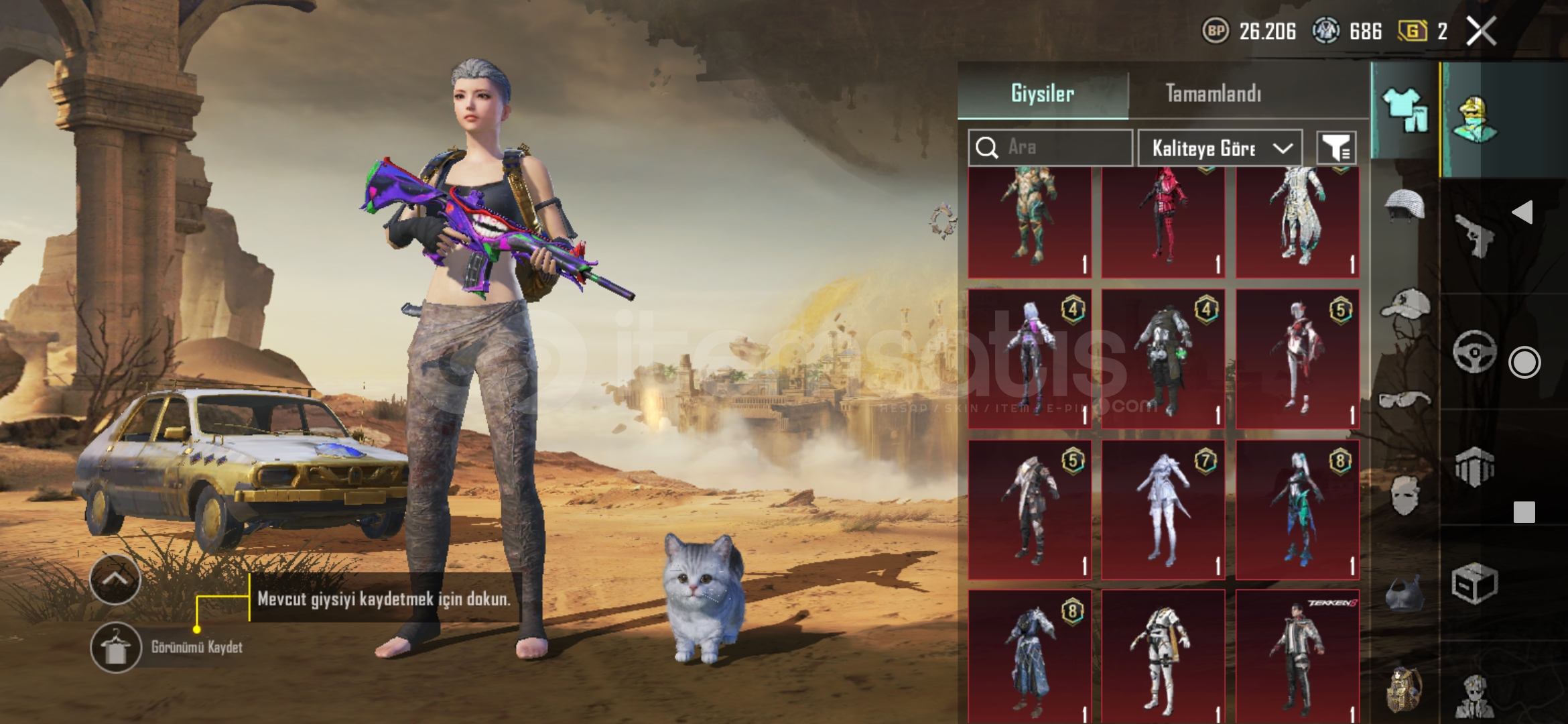The image size is (1568, 724).
Task: Choose the white level 7 outfit
Action: click(x=1163, y=509)
